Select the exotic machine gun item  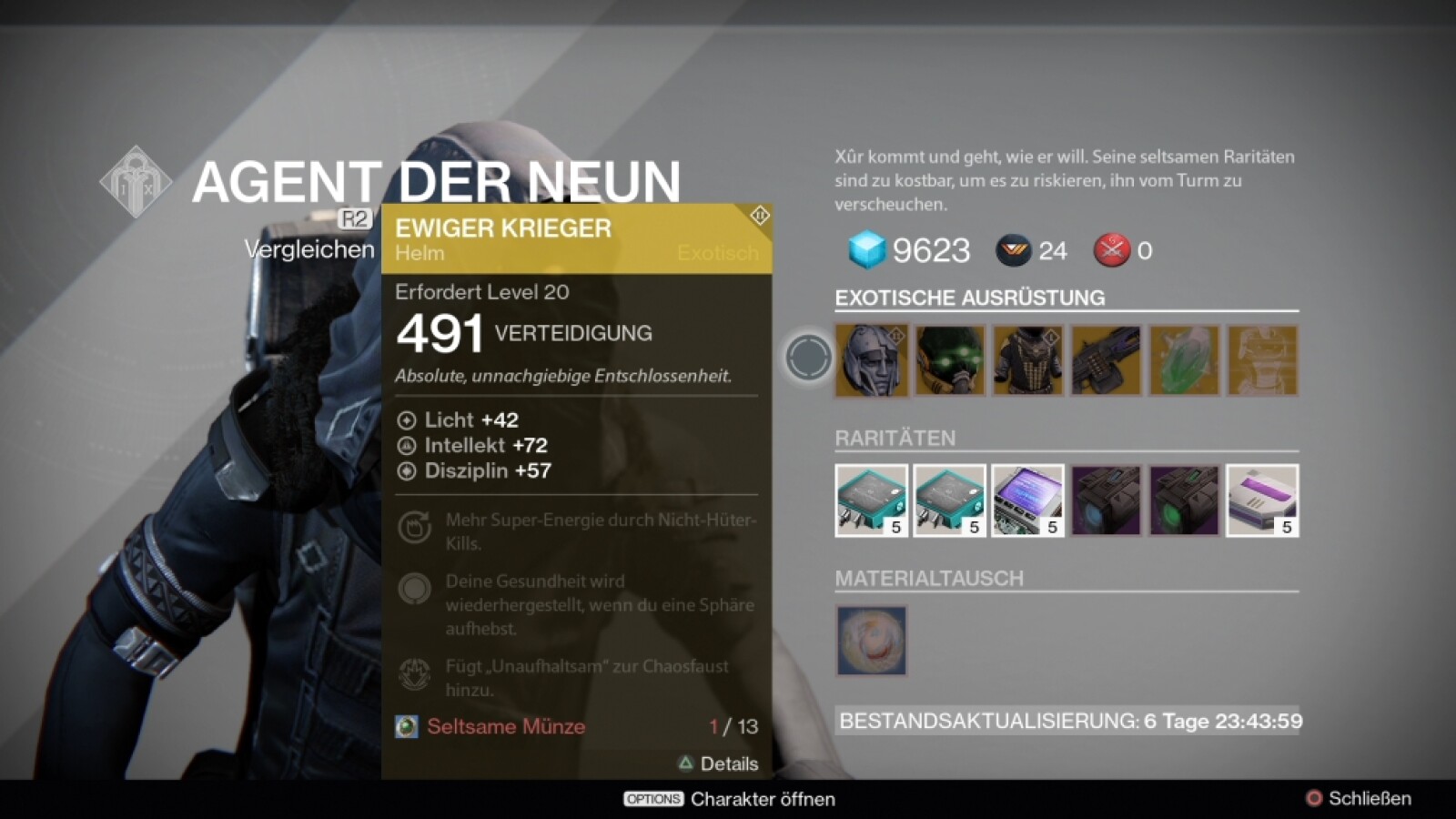click(x=1106, y=360)
